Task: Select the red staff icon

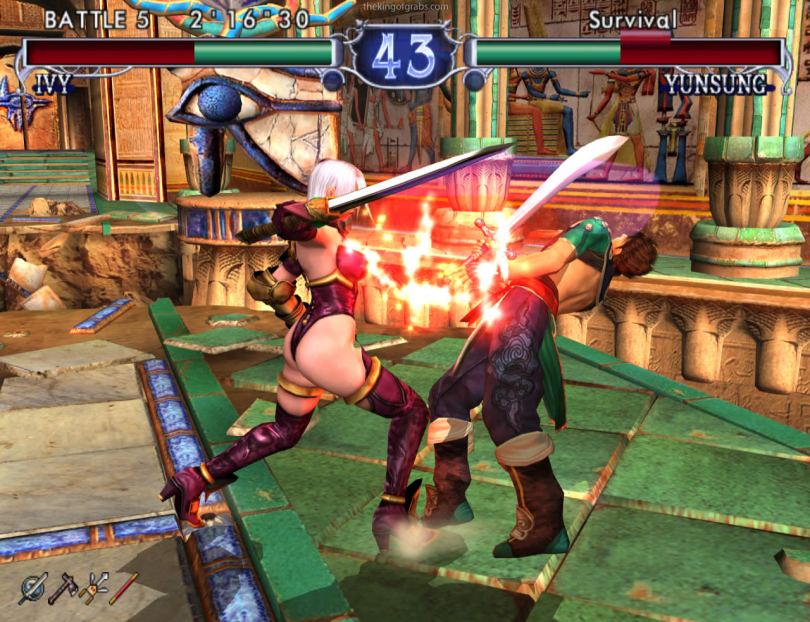Action: click(x=123, y=588)
